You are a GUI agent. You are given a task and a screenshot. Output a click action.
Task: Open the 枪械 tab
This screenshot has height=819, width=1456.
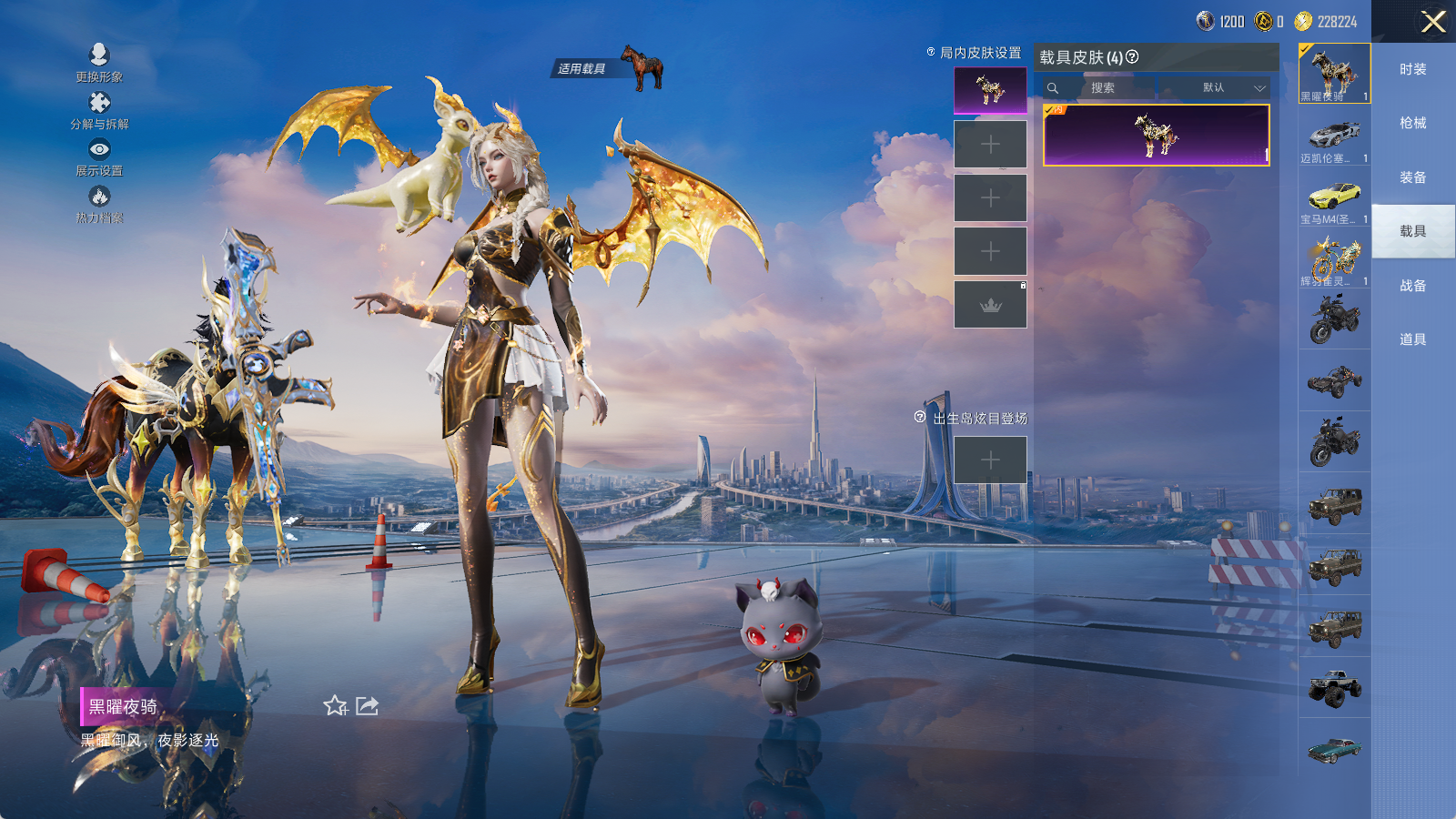coord(1412,123)
